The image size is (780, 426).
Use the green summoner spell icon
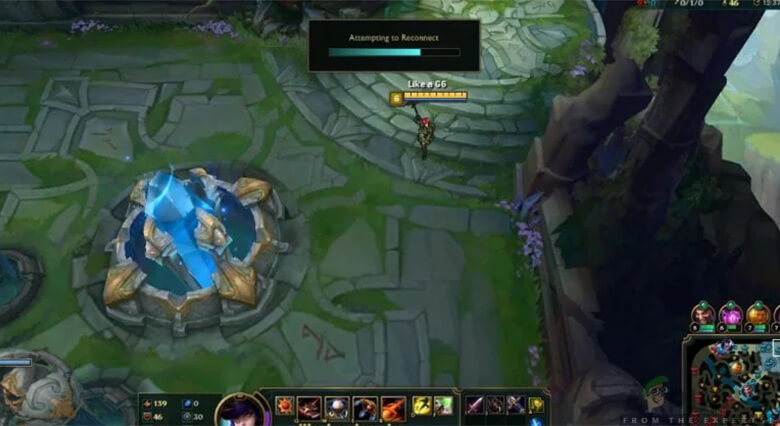click(x=443, y=406)
